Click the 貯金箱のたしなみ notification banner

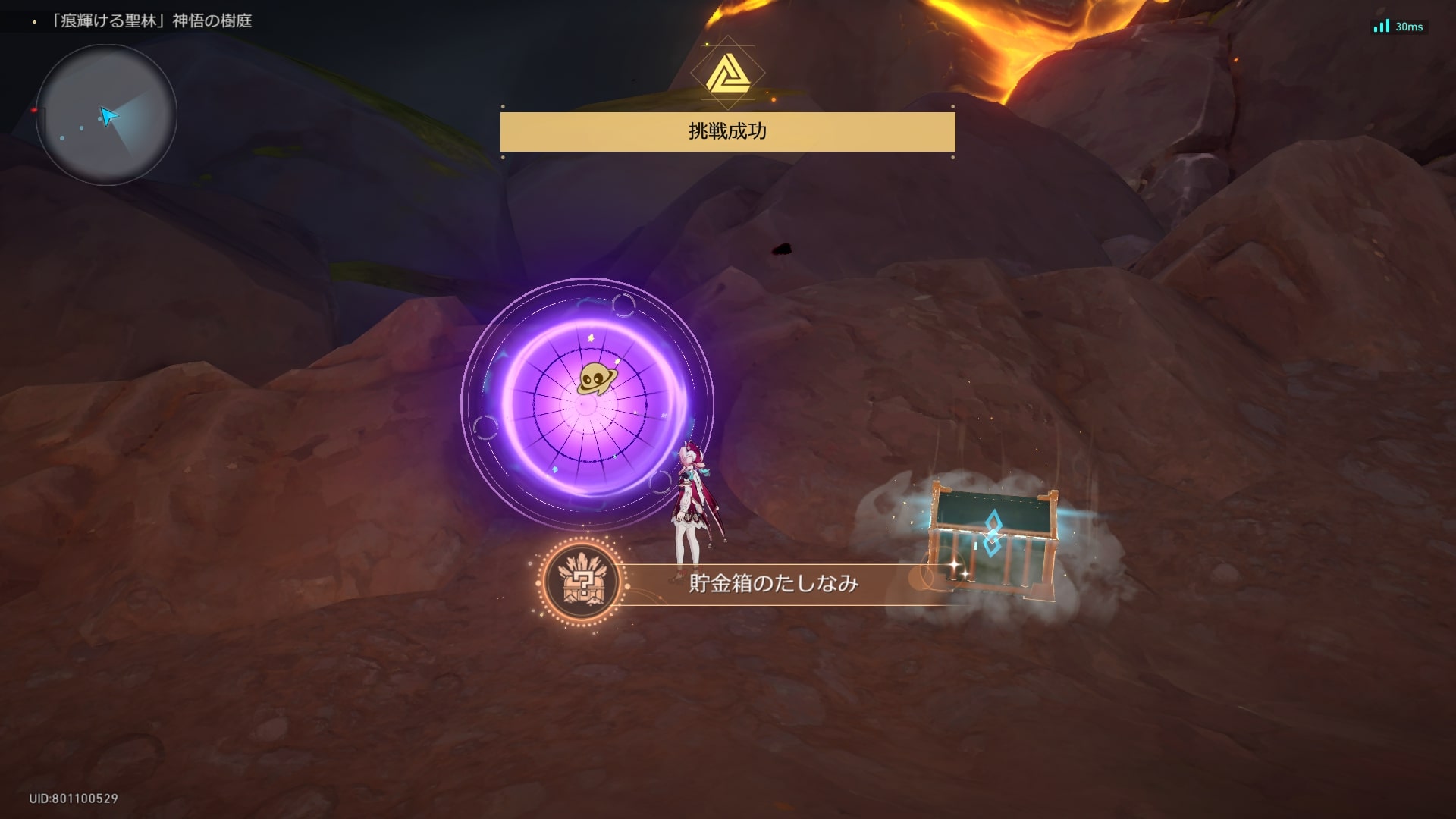pos(772,583)
